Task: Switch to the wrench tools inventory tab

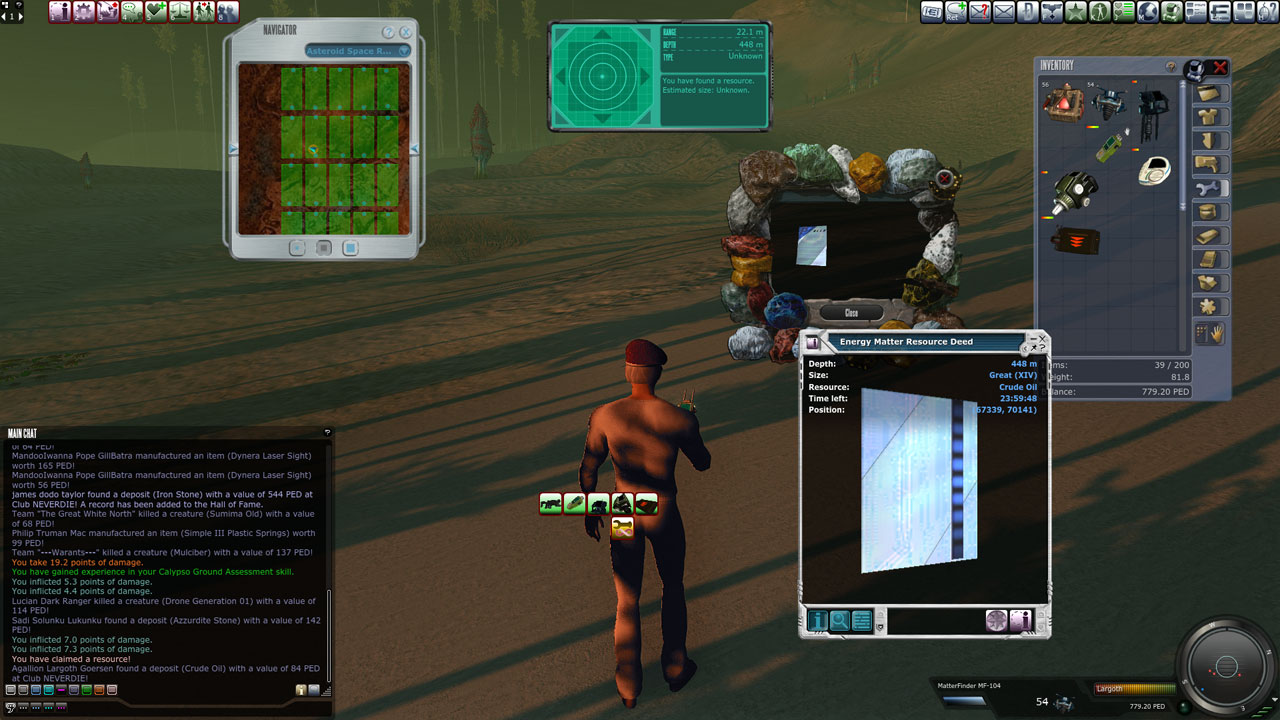Action: coord(1210,188)
